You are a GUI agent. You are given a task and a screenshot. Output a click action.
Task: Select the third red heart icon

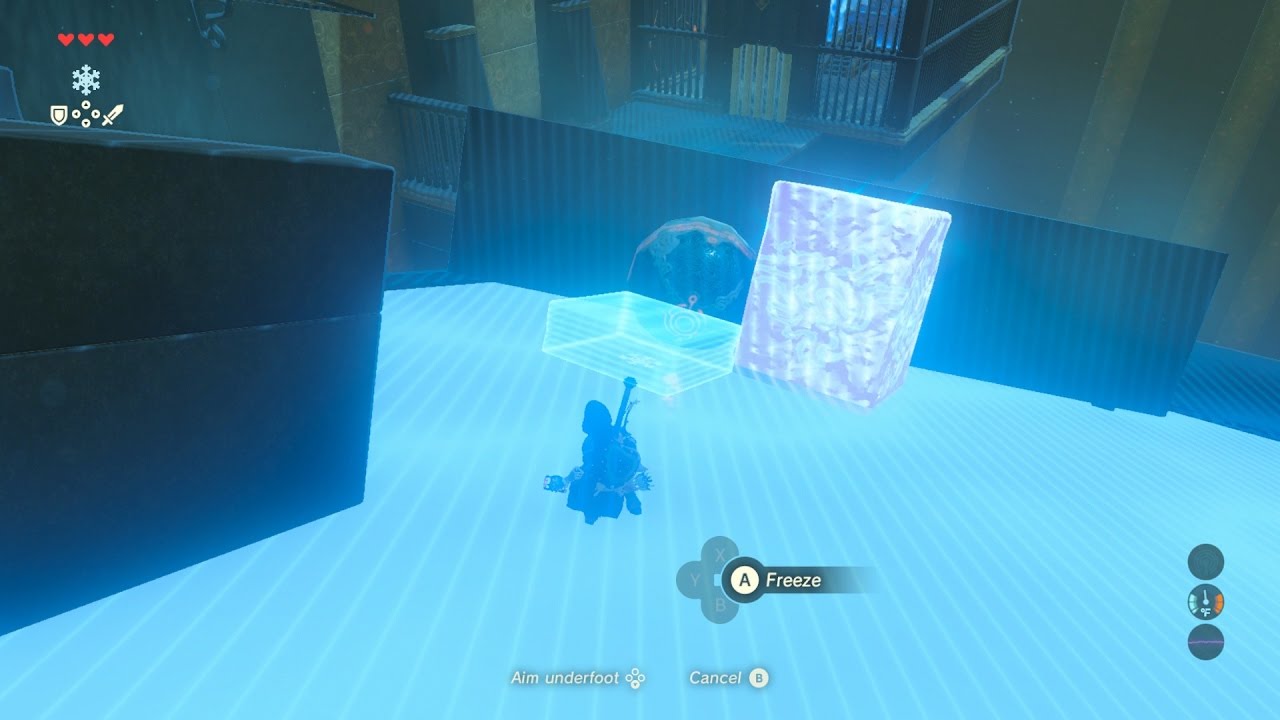pos(106,39)
